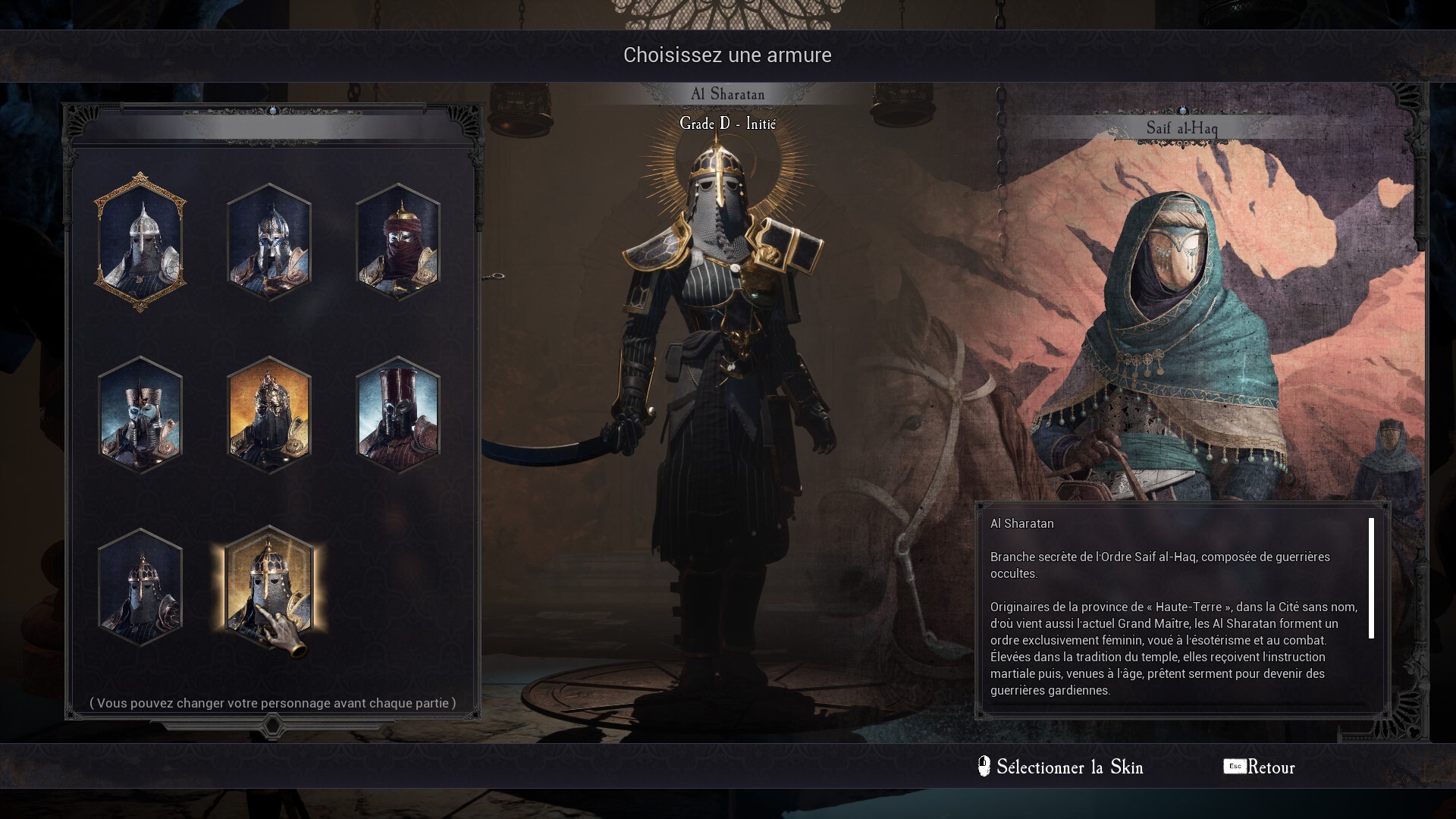This screenshot has width=1456, height=819.
Task: Select the gold-framed silver helmet armor
Action: (140, 242)
